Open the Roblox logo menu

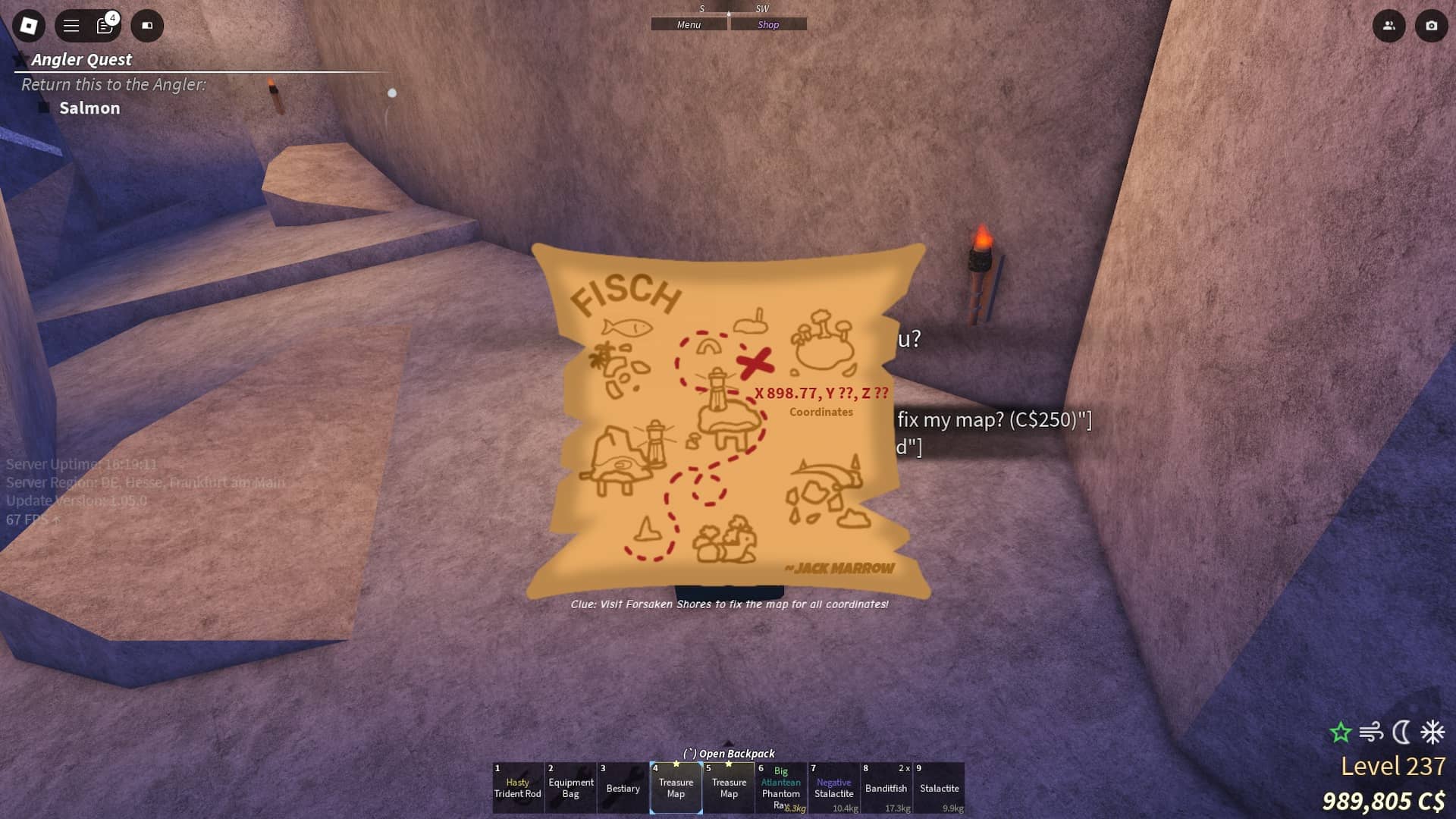point(28,25)
